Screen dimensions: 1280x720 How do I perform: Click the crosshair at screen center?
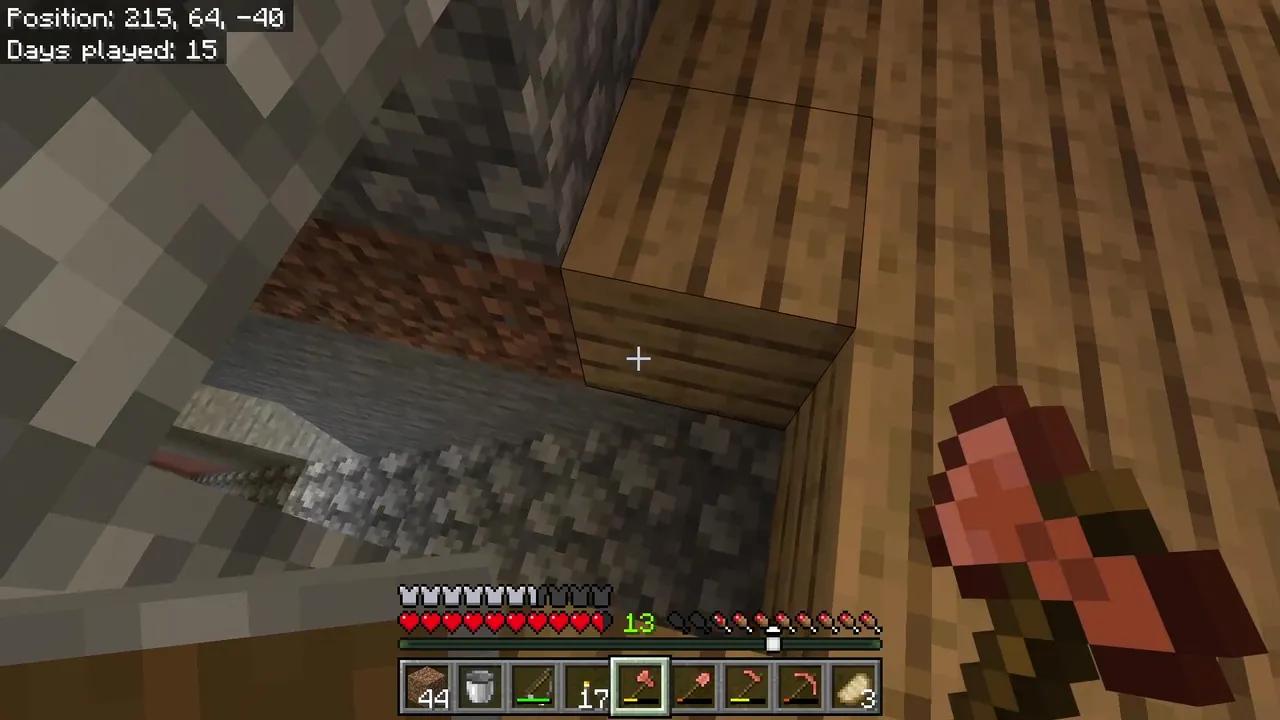[x=639, y=358]
